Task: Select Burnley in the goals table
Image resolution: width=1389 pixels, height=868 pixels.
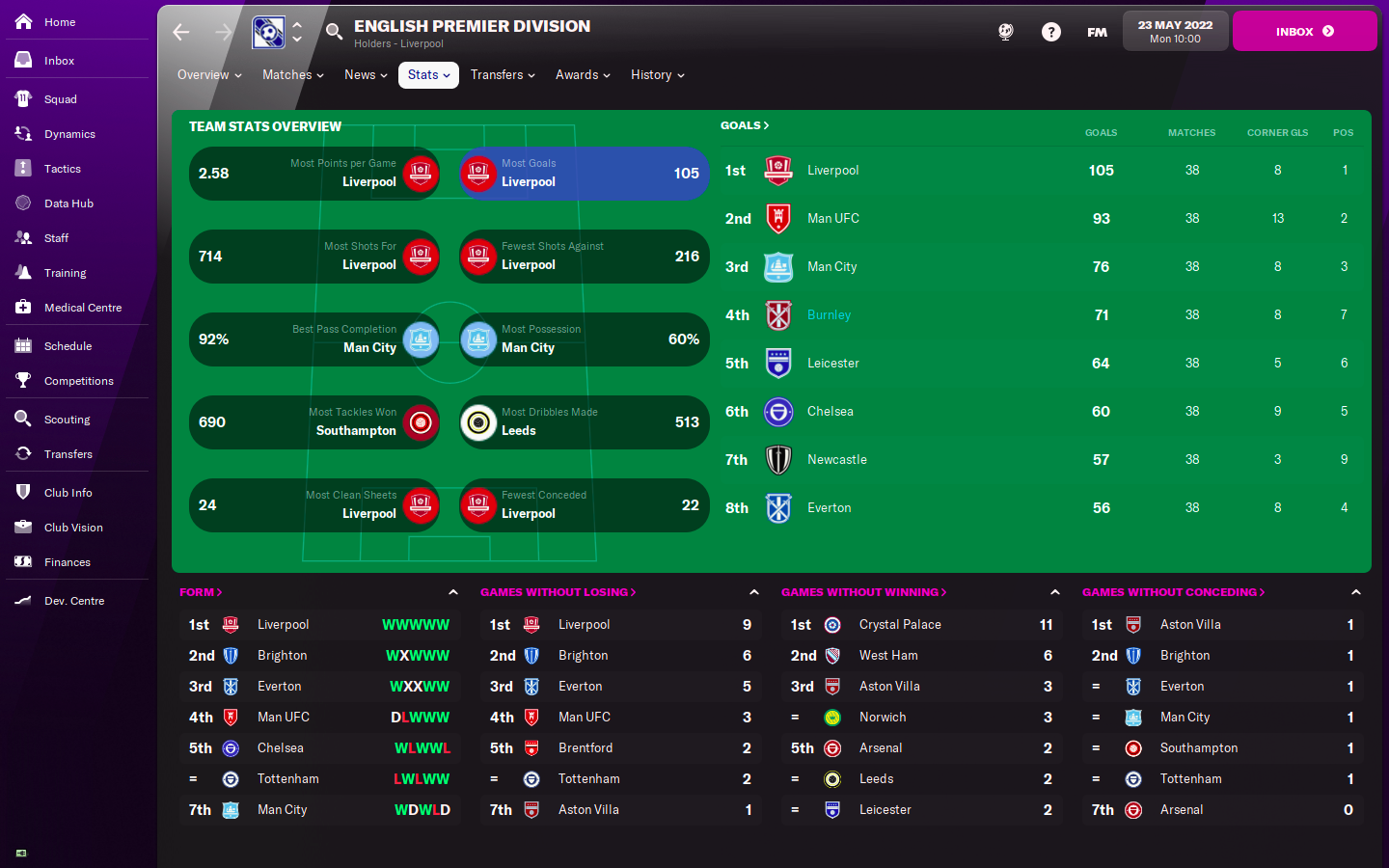Action: (829, 315)
